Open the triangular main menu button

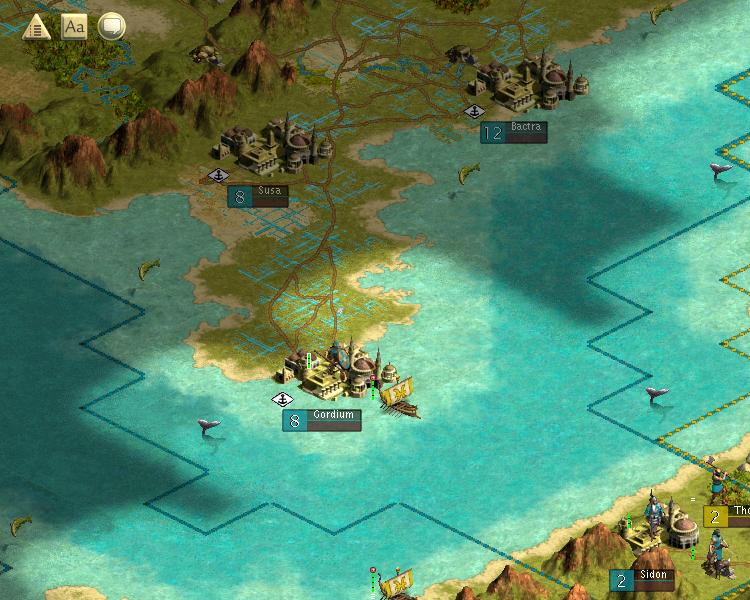pos(37,27)
